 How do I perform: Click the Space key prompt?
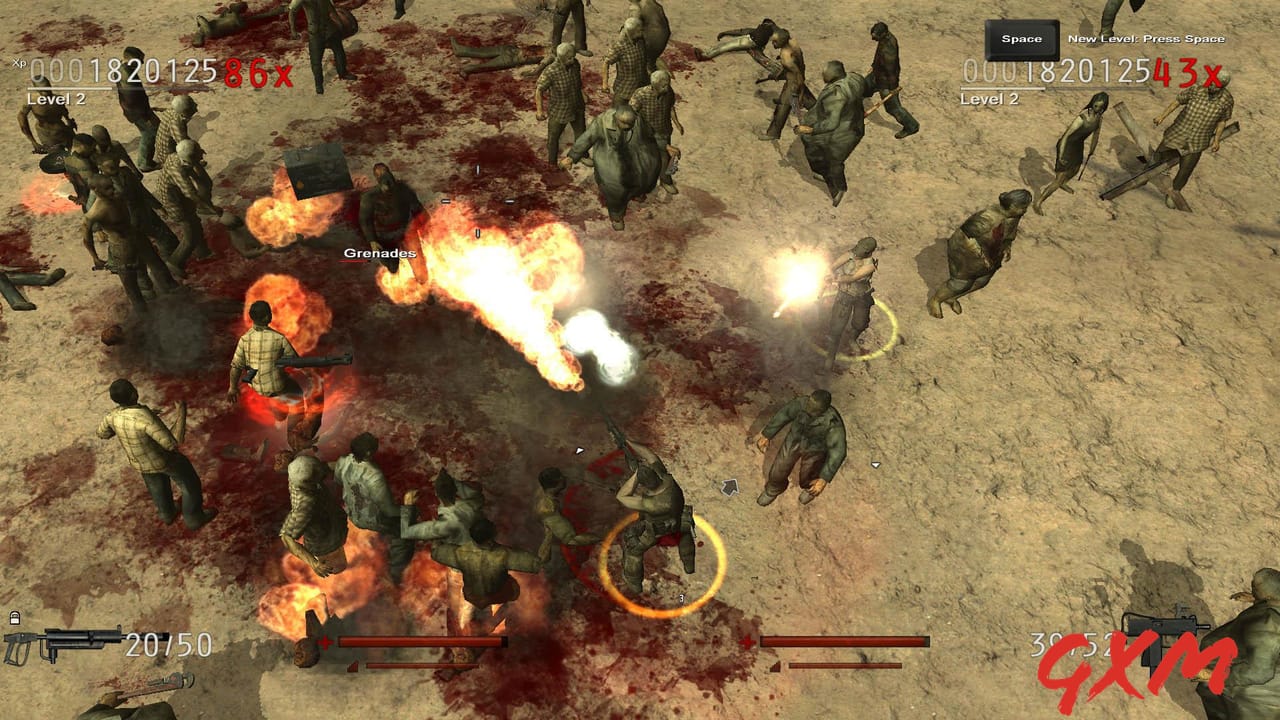[1022, 38]
